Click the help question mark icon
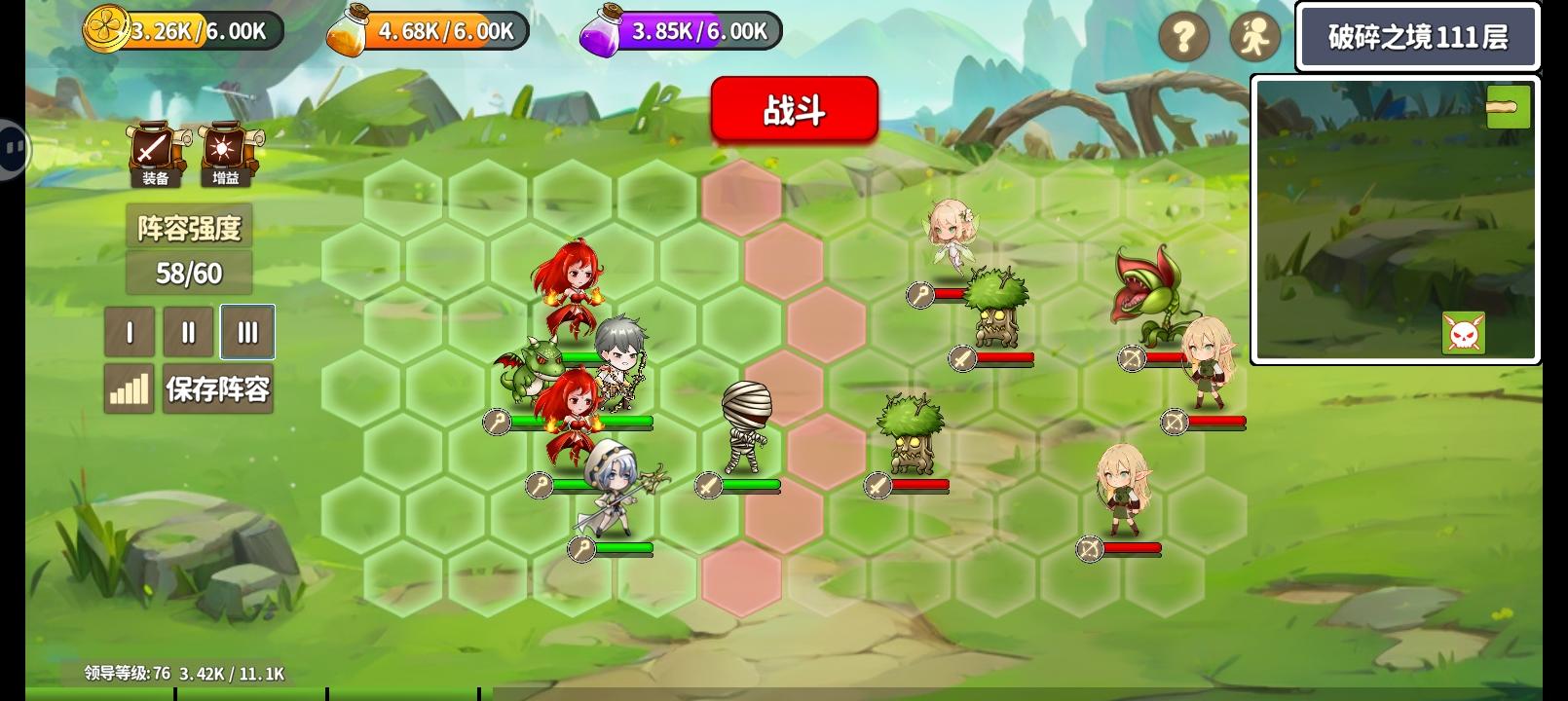This screenshot has height=701, width=1568. pos(1184,36)
